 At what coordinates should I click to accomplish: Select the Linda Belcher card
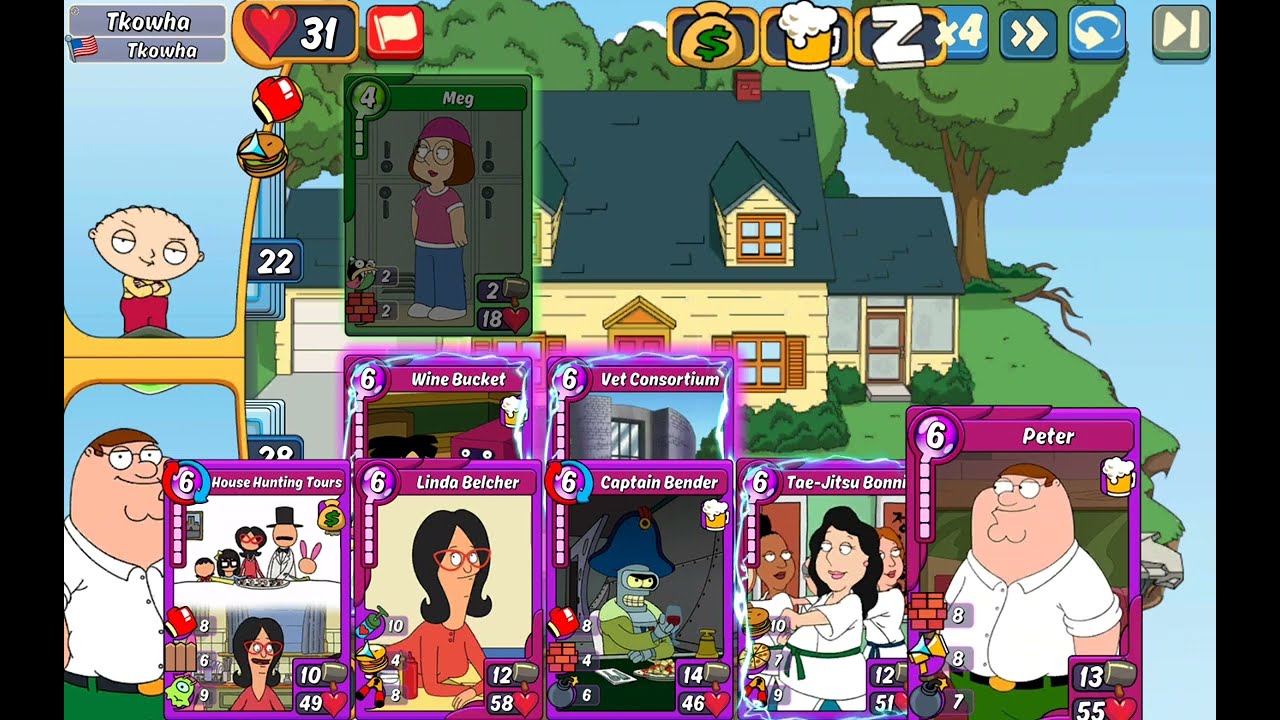(447, 590)
